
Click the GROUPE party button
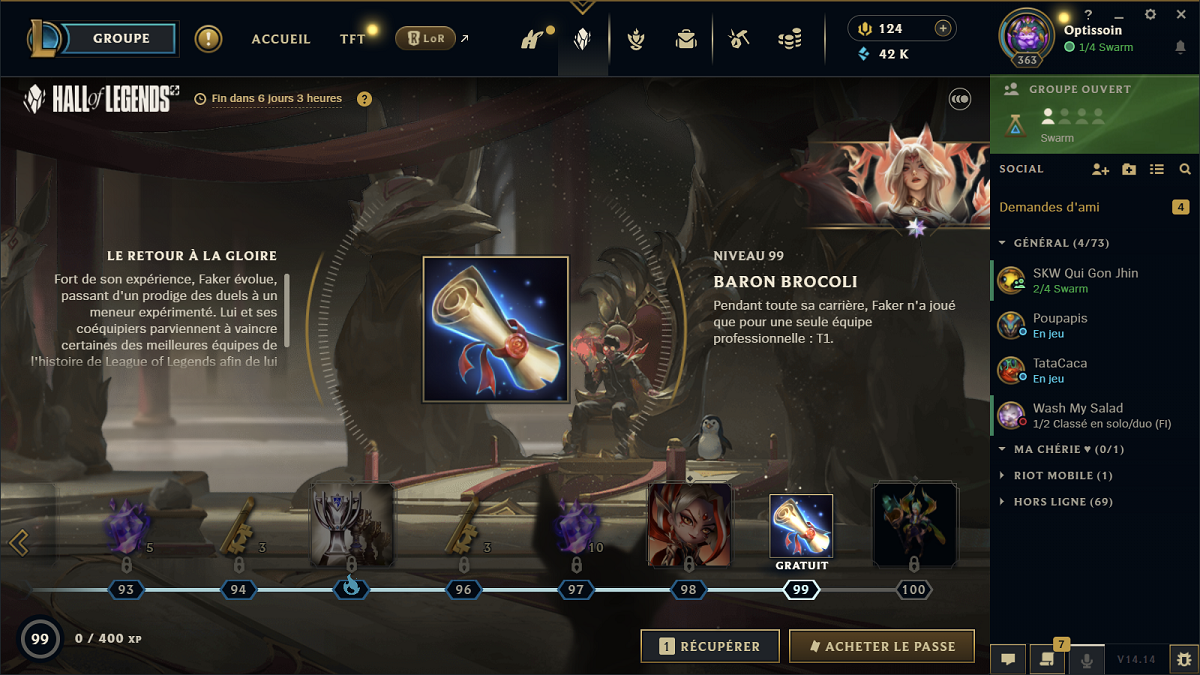click(121, 39)
